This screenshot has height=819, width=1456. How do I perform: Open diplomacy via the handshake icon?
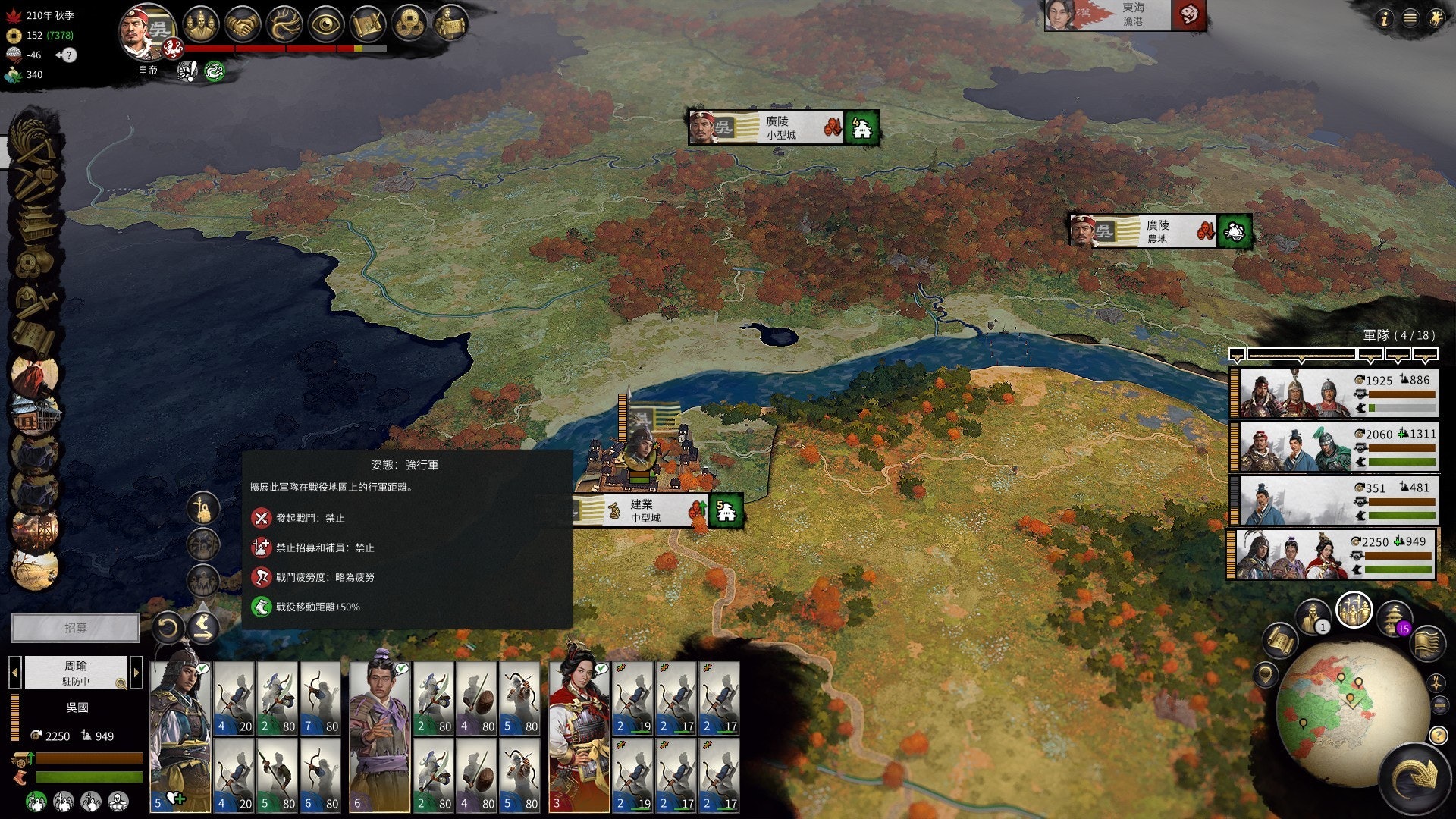point(243,25)
